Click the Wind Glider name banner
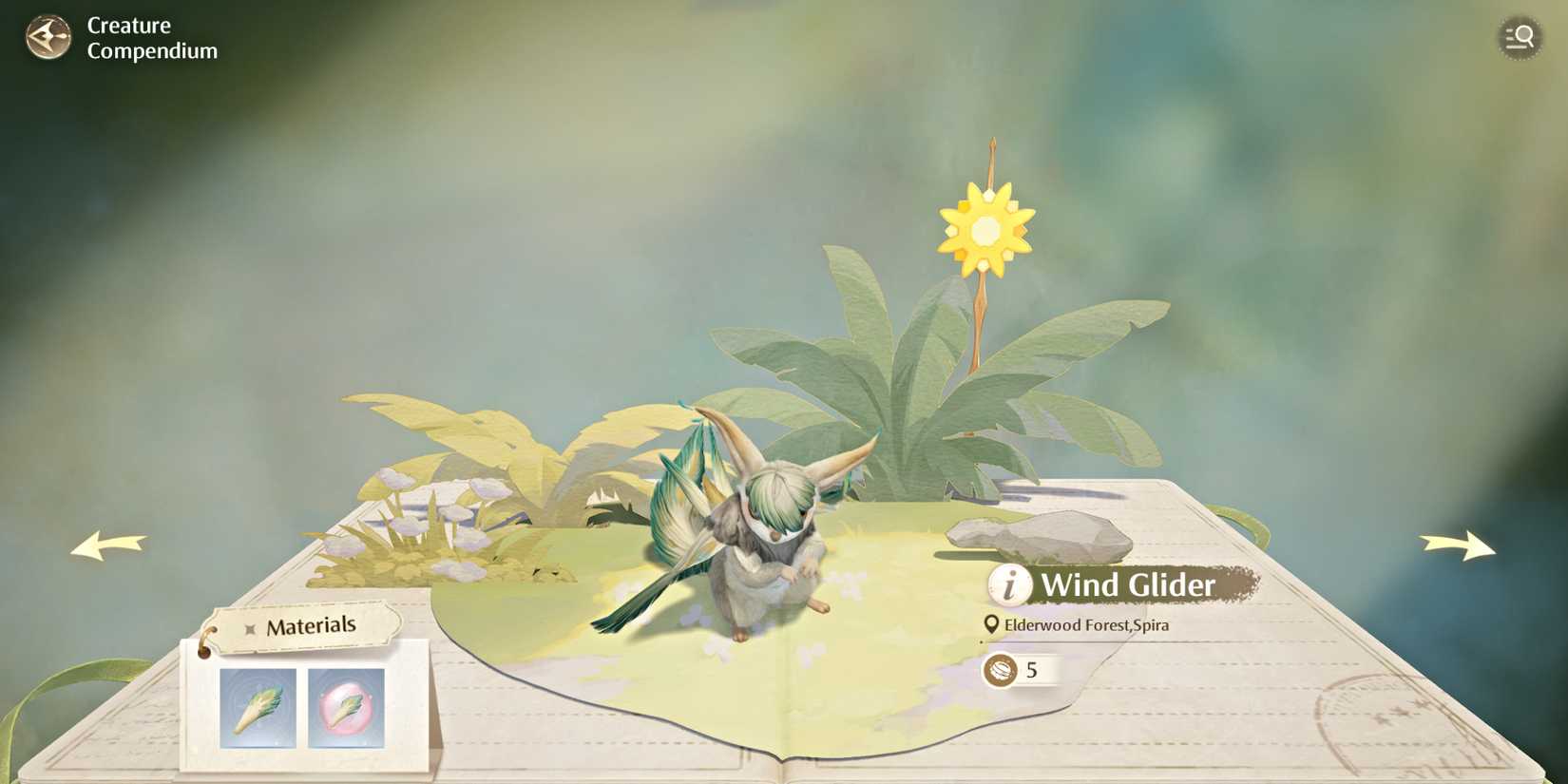The height and width of the screenshot is (784, 1568). (1129, 586)
